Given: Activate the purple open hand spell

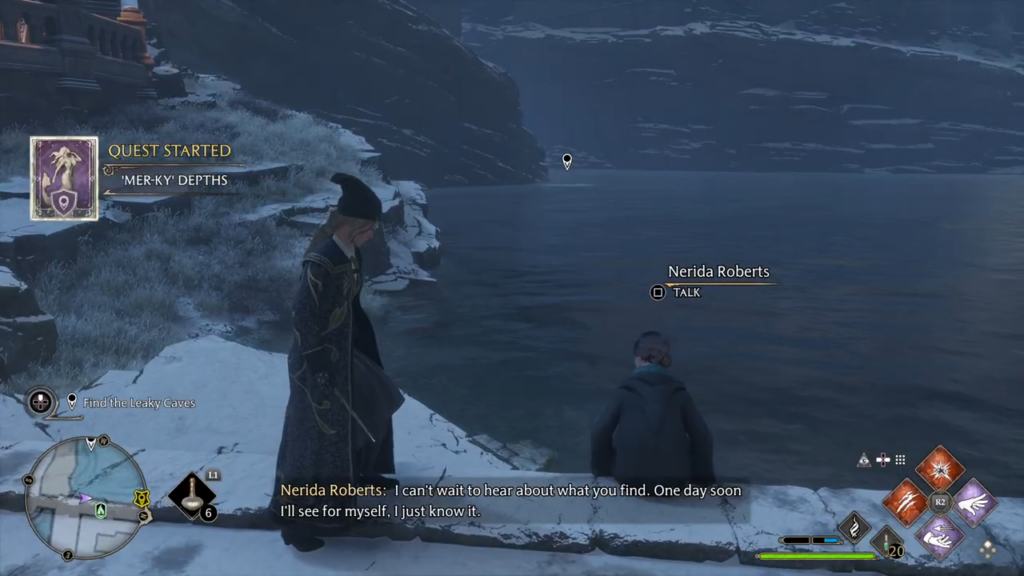Looking at the screenshot, I should click(x=974, y=502).
